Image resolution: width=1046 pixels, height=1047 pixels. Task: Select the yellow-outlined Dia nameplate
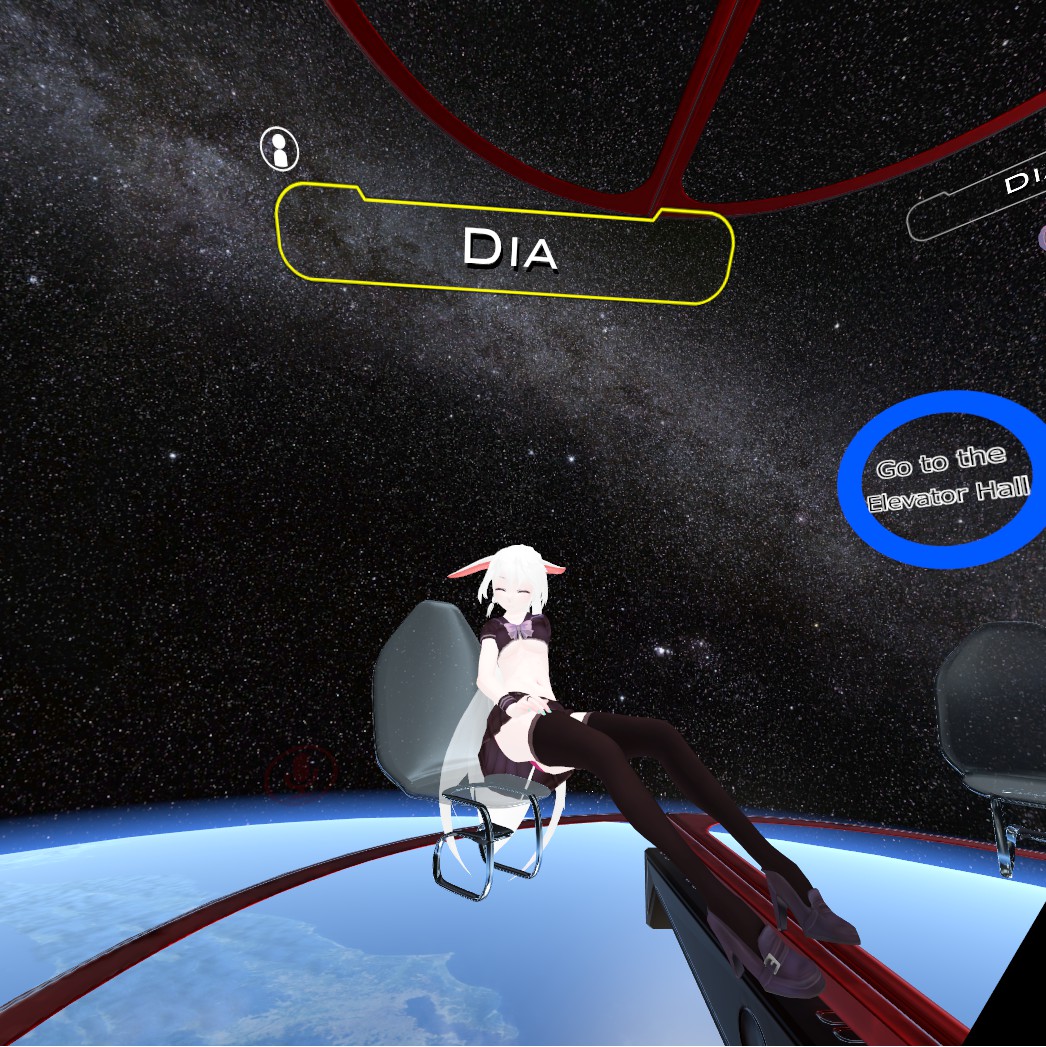505,245
